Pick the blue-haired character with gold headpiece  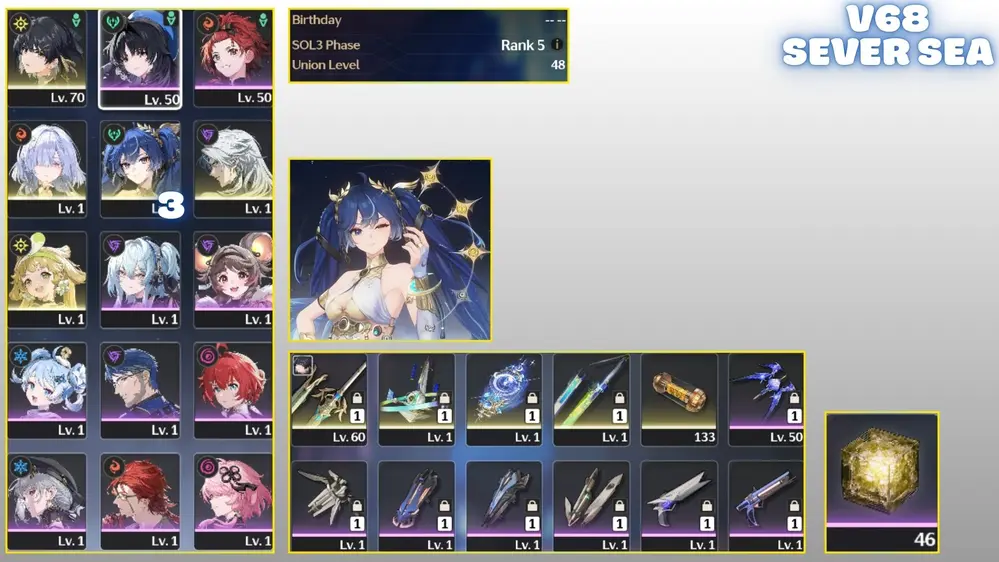point(140,165)
